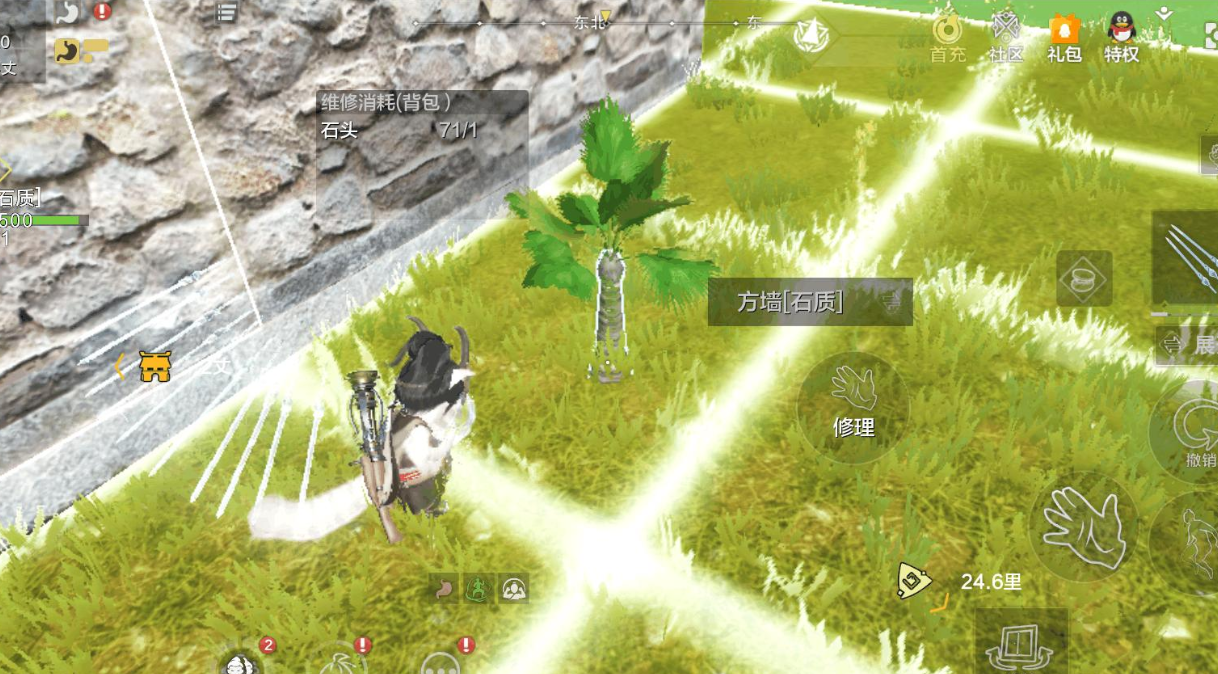Collapse the top icons with the down arrow
Screen dimensions: 1218x674
click(x=1163, y=13)
